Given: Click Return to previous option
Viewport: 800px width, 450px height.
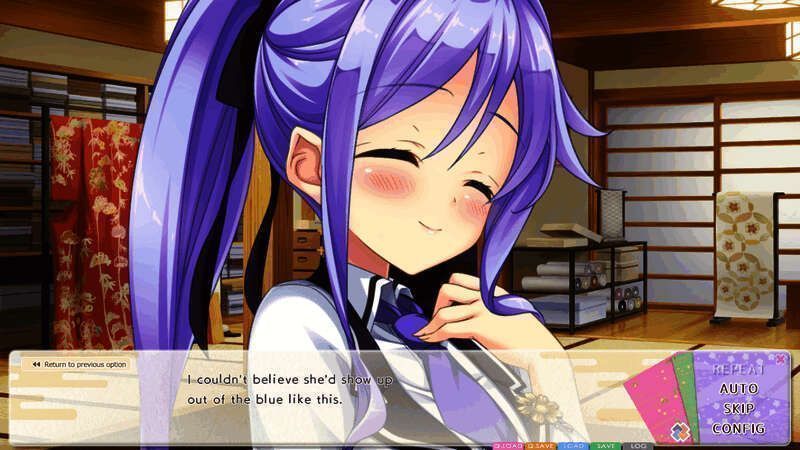Looking at the screenshot, I should (78, 364).
